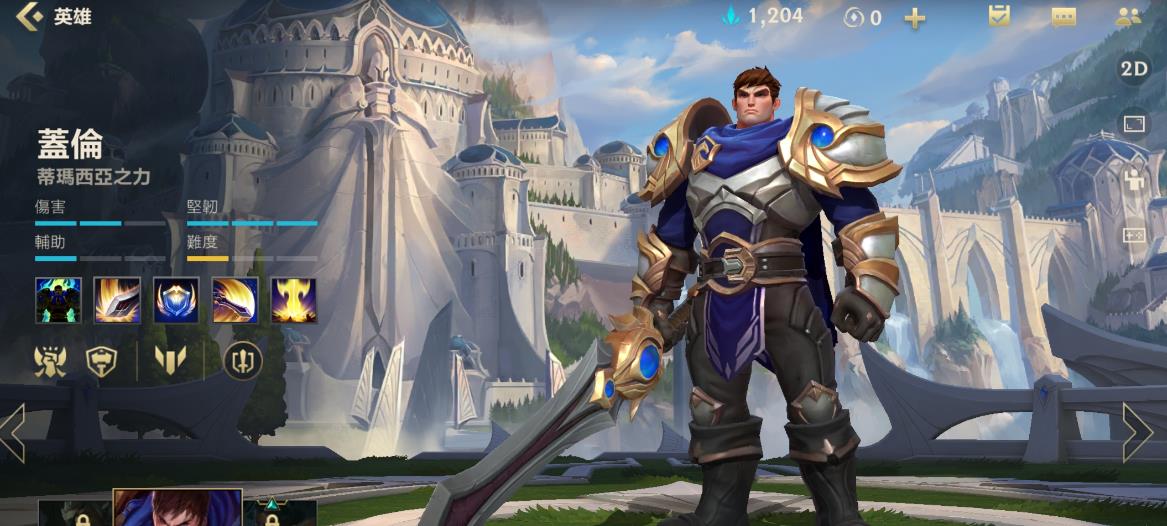Open the missions clipboard icon
Viewport: 1167px width, 526px height.
tap(998, 16)
